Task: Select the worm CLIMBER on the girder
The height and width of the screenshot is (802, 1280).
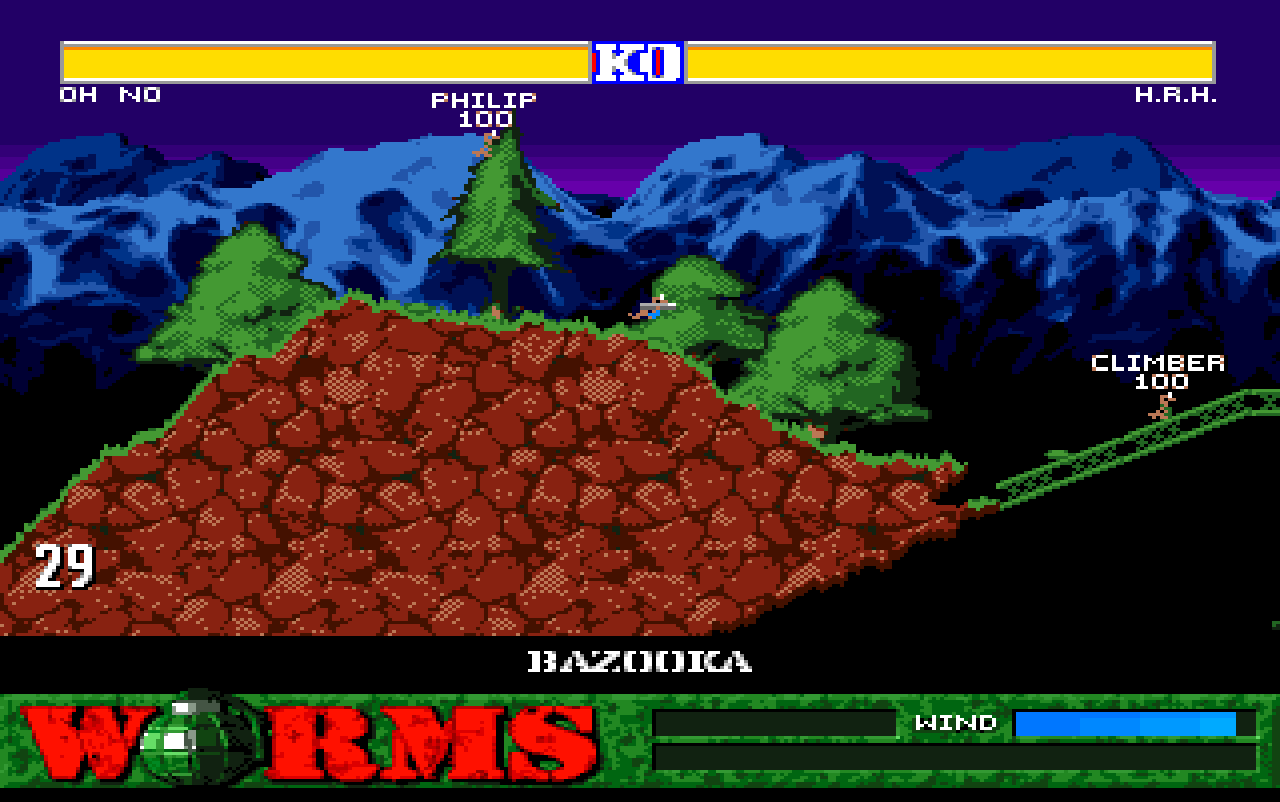Action: pyautogui.click(x=1160, y=408)
